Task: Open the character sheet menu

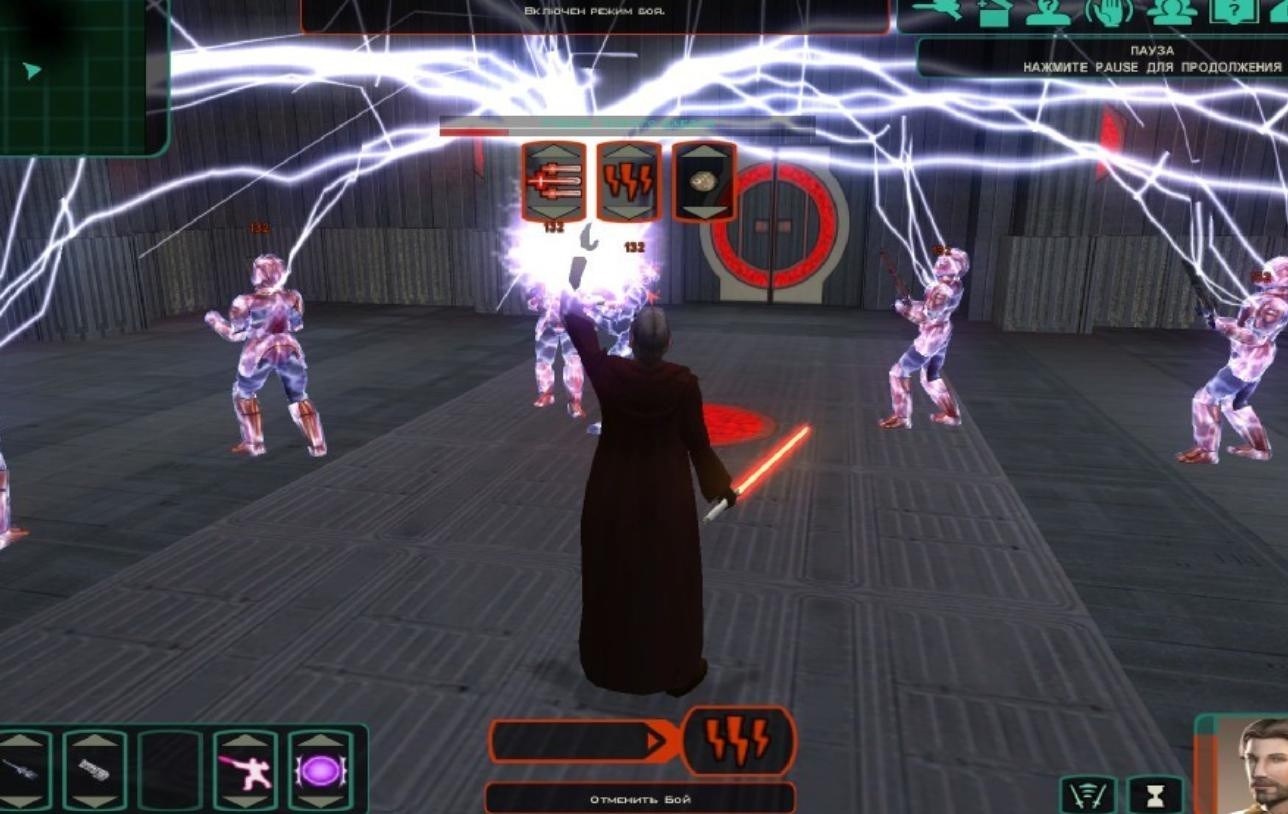Action: [x=1048, y=12]
